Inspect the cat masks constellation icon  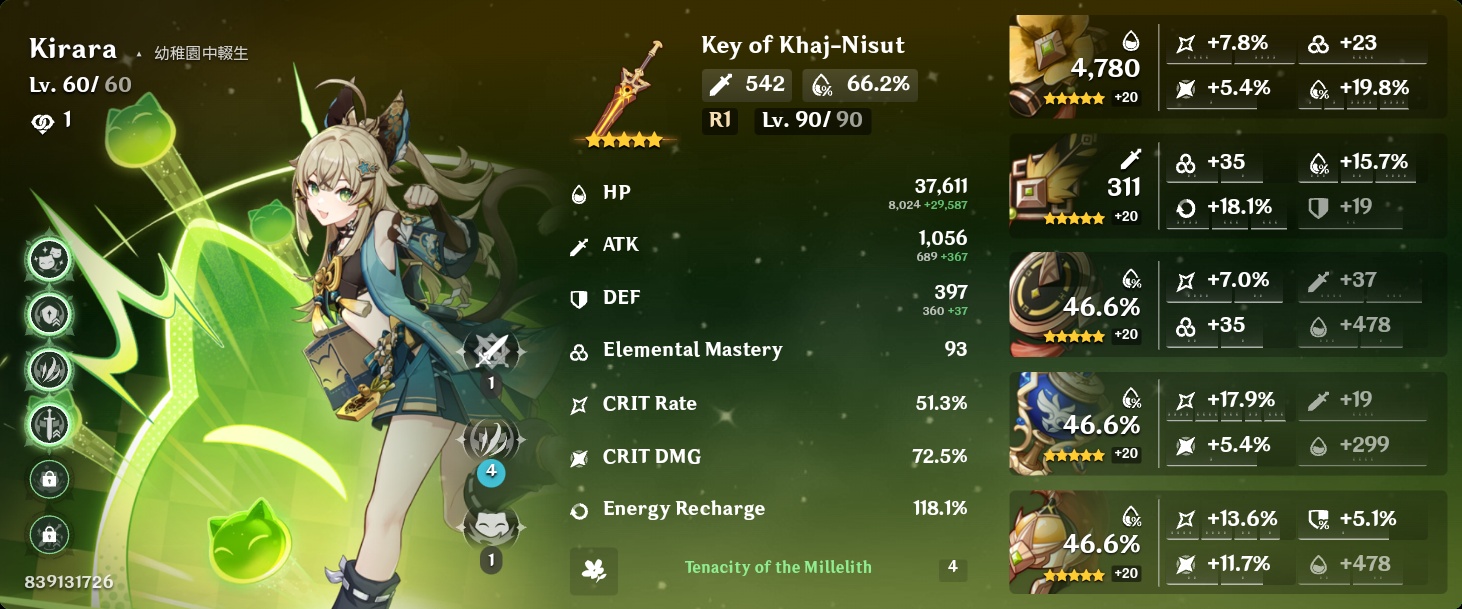coord(49,260)
